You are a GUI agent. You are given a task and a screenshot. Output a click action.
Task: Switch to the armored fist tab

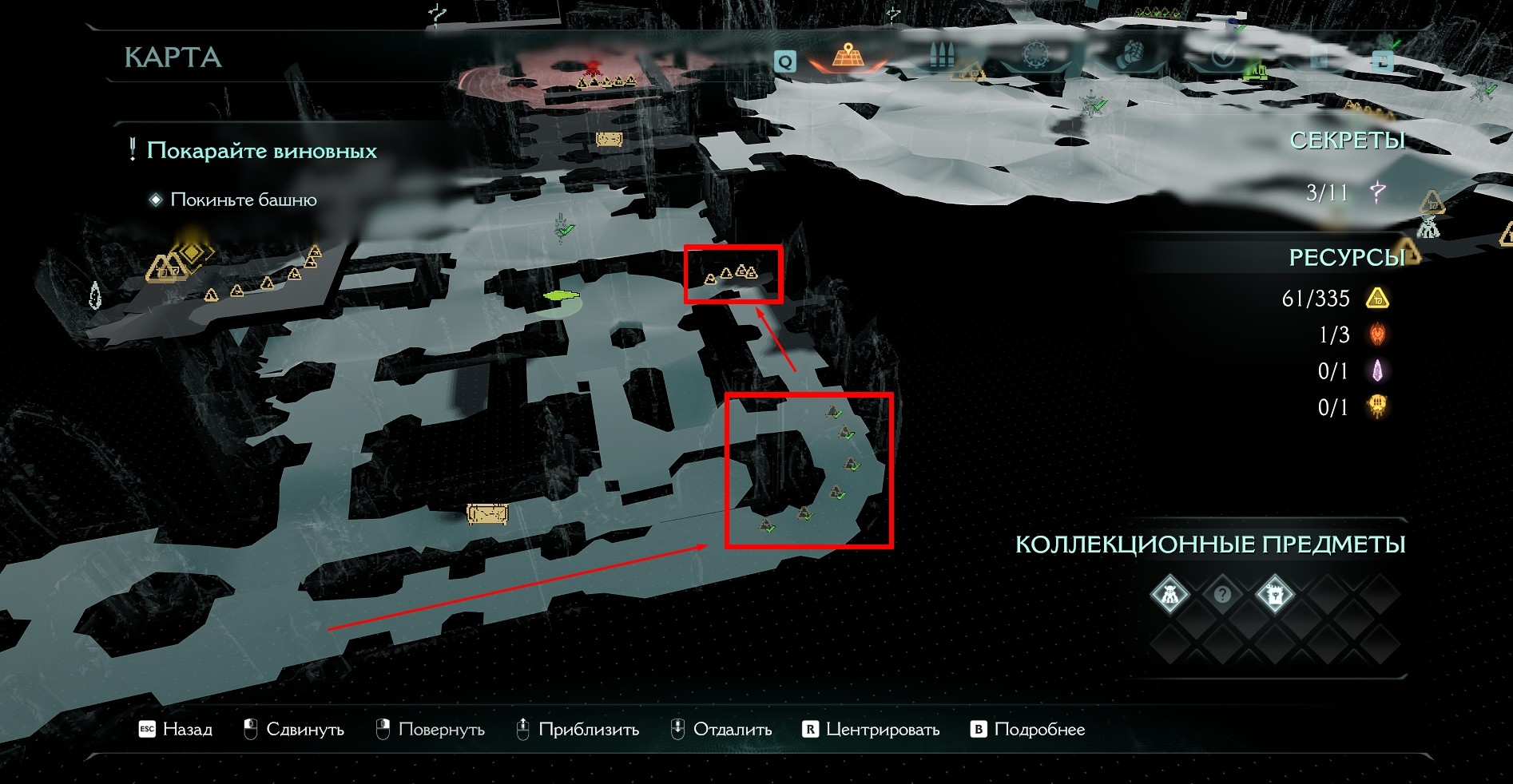(x=1129, y=56)
